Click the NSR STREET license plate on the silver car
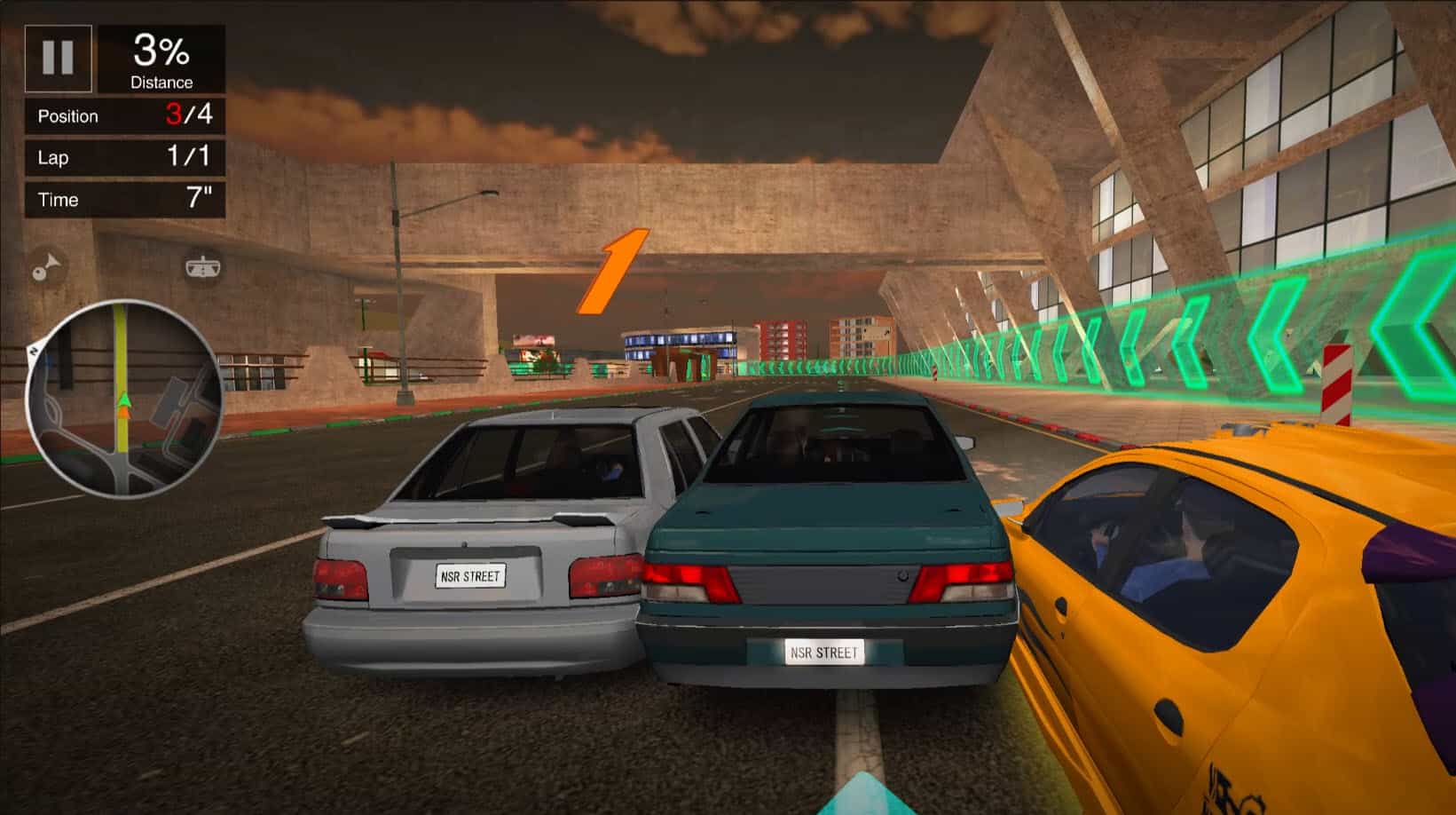 [x=471, y=577]
